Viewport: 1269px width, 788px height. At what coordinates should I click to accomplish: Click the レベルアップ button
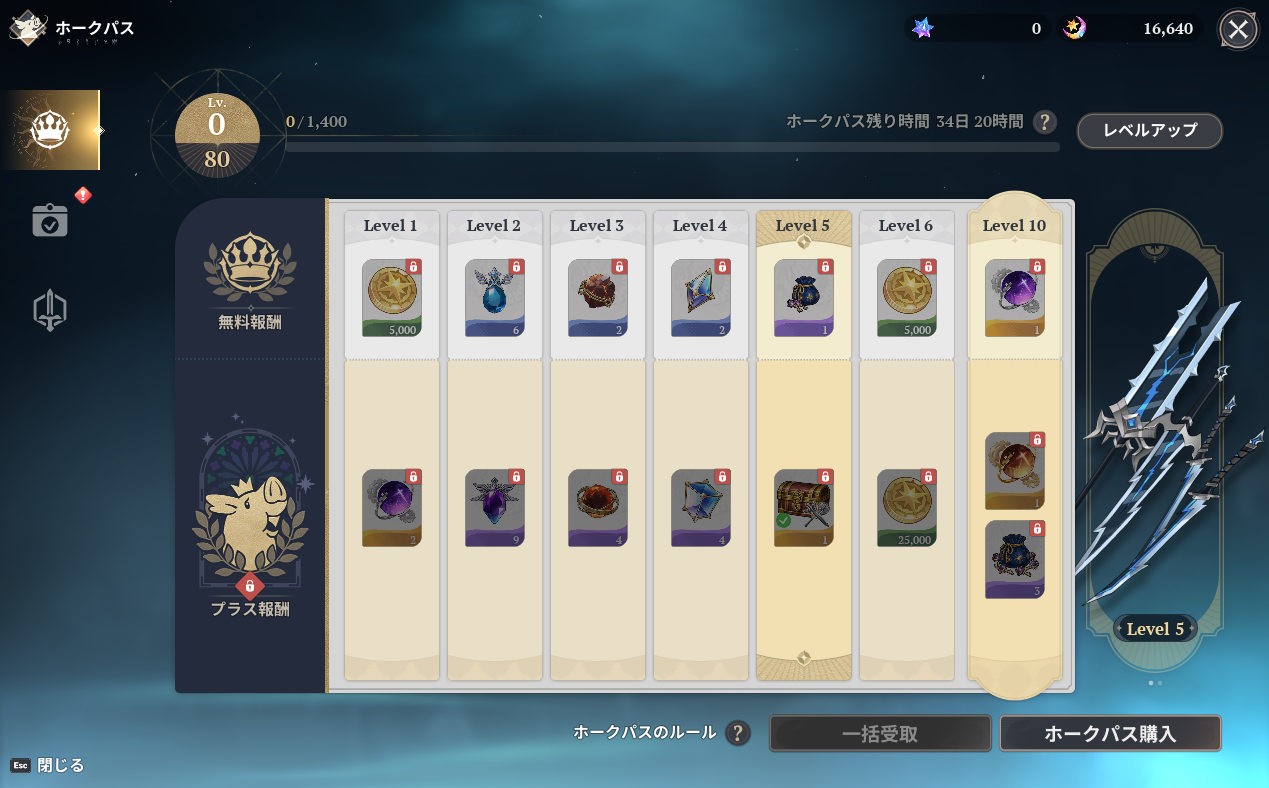tap(1149, 131)
